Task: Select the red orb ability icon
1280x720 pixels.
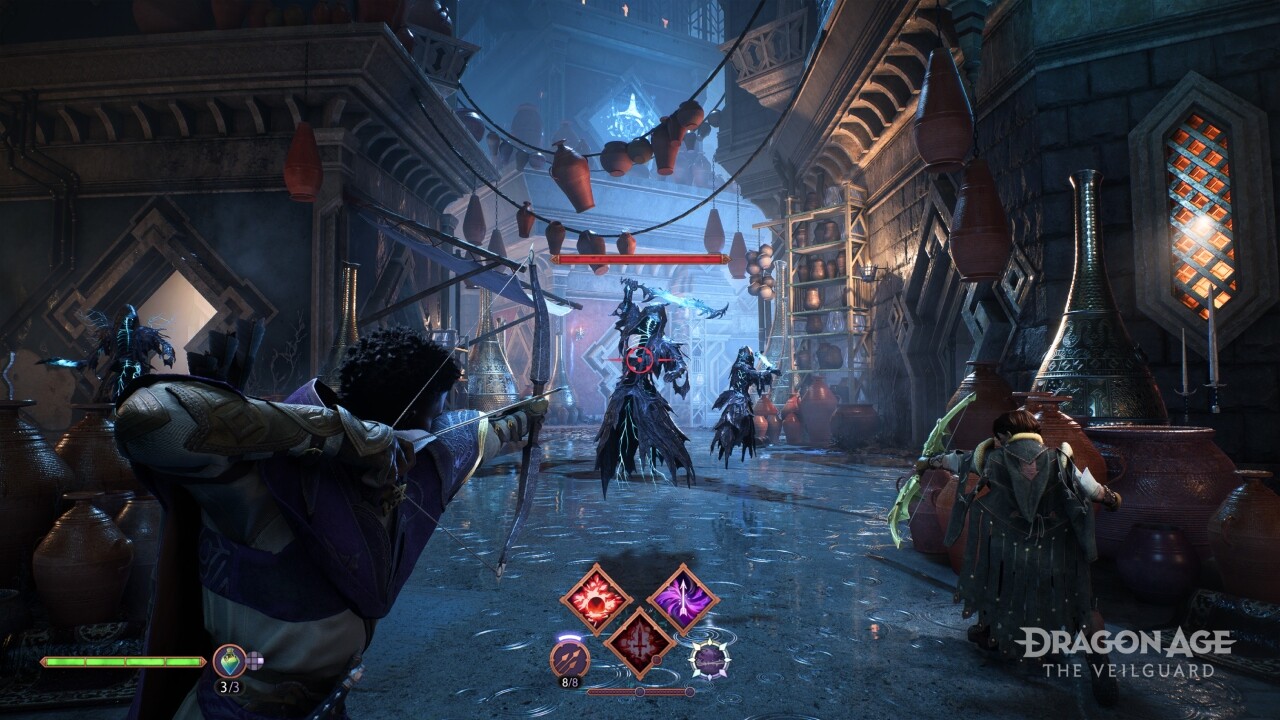Action: [x=595, y=600]
